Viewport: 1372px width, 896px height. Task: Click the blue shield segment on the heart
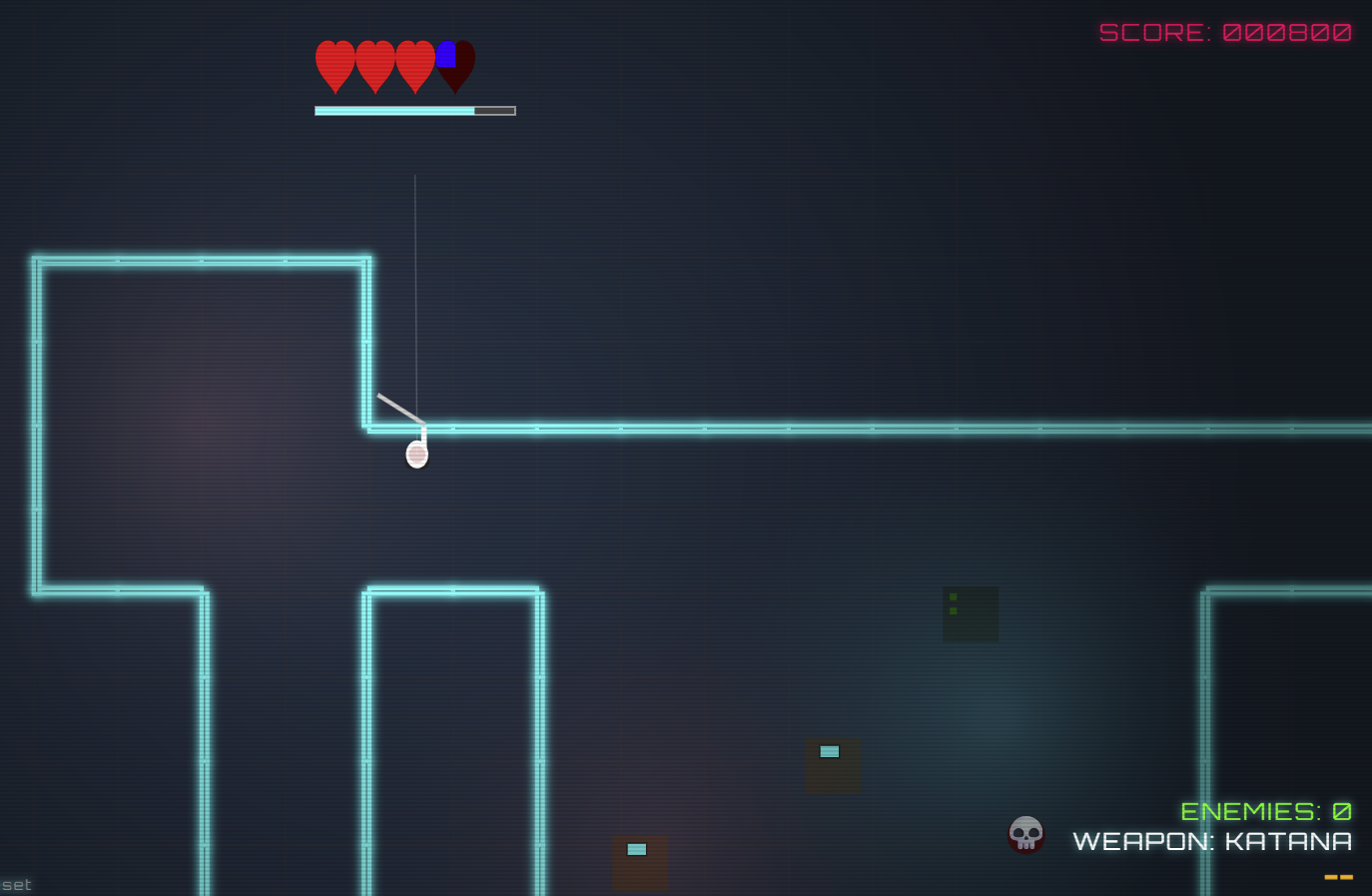[447, 52]
